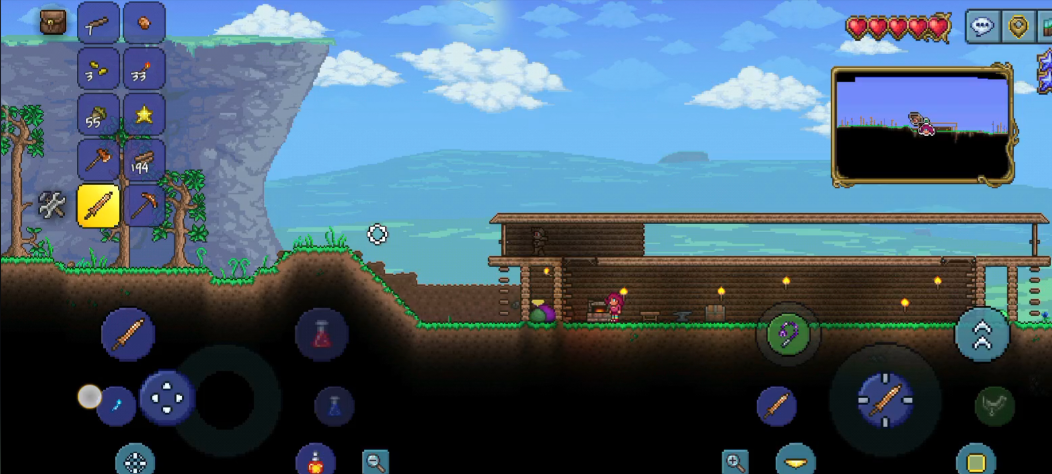Pick the fallen star slot
Viewport: 1052px width, 474px height.
tap(144, 115)
